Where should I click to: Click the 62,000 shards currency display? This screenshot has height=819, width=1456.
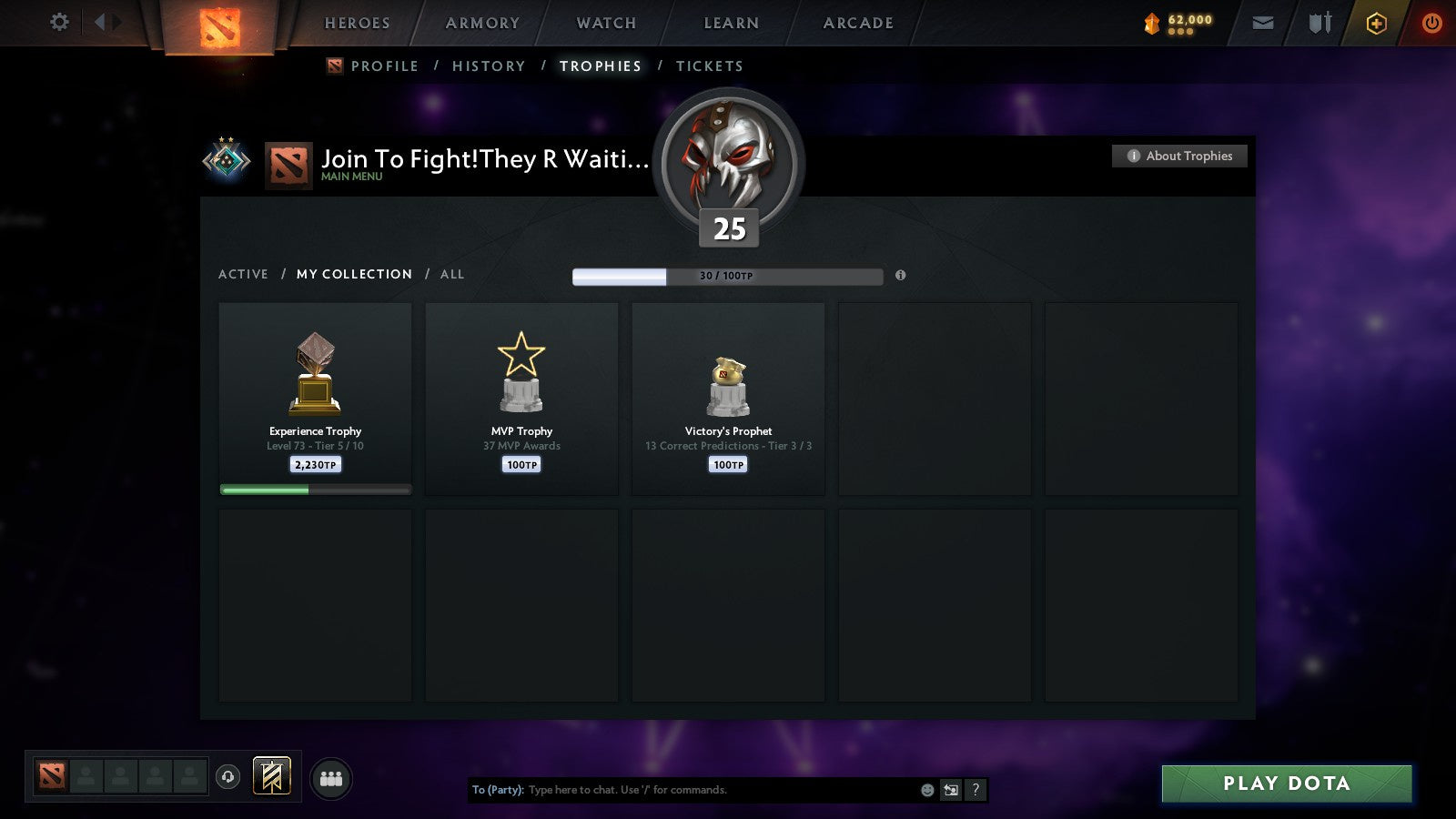tap(1183, 23)
